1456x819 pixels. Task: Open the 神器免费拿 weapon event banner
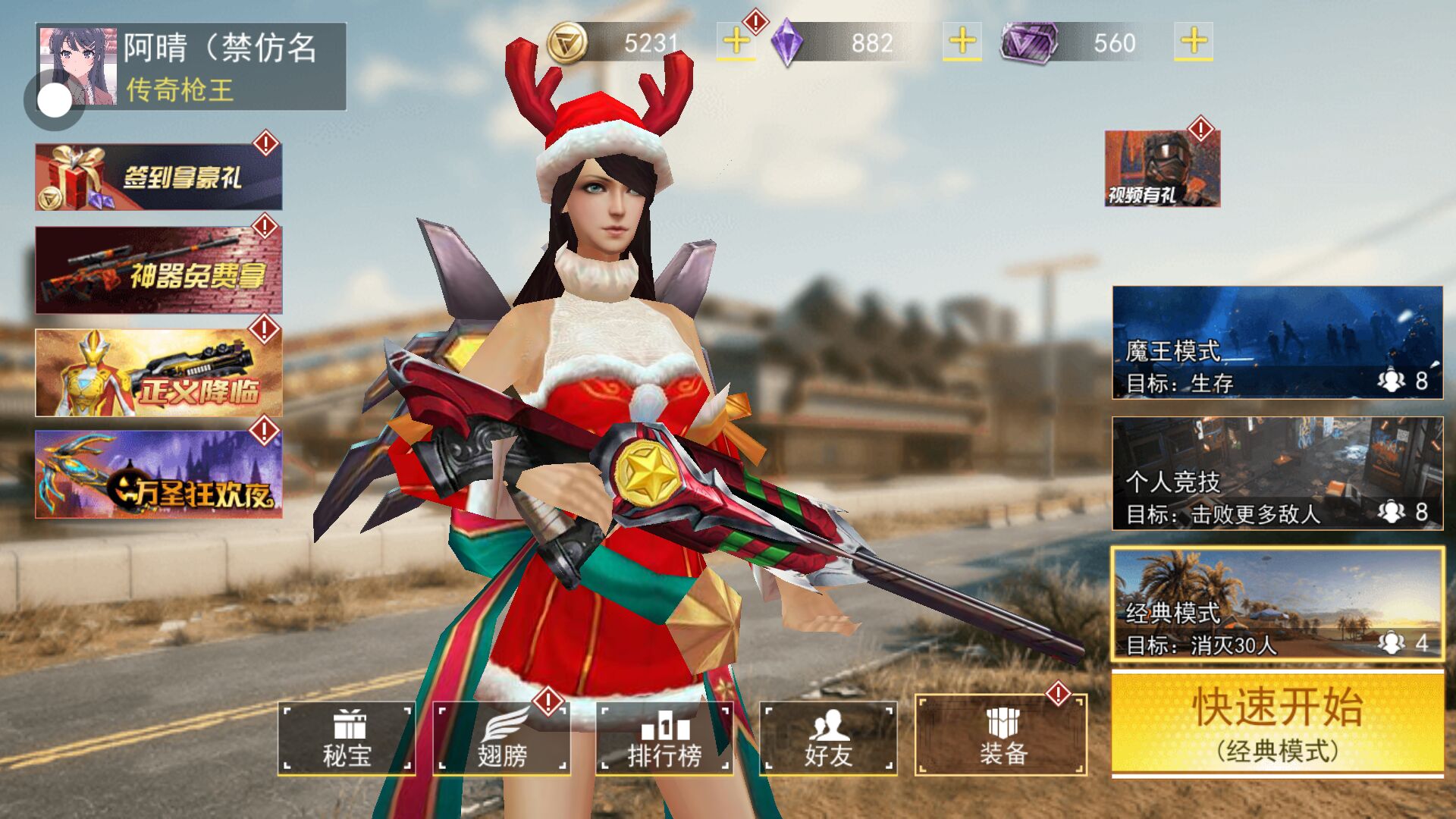(158, 270)
